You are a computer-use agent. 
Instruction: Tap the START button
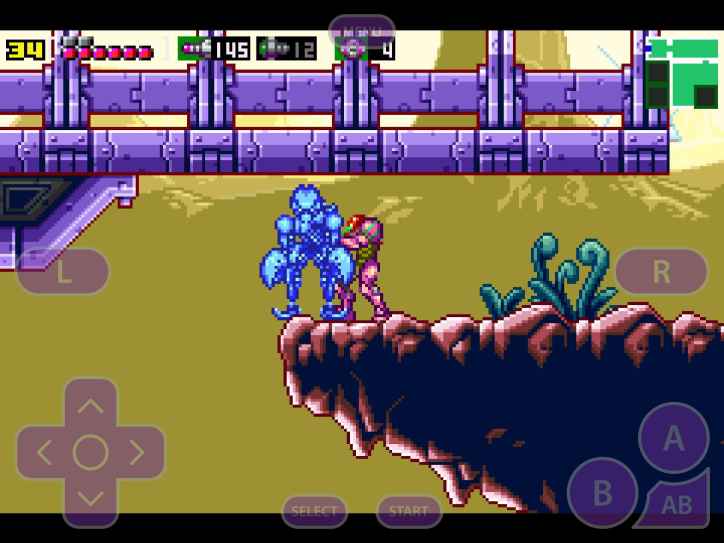tap(409, 510)
